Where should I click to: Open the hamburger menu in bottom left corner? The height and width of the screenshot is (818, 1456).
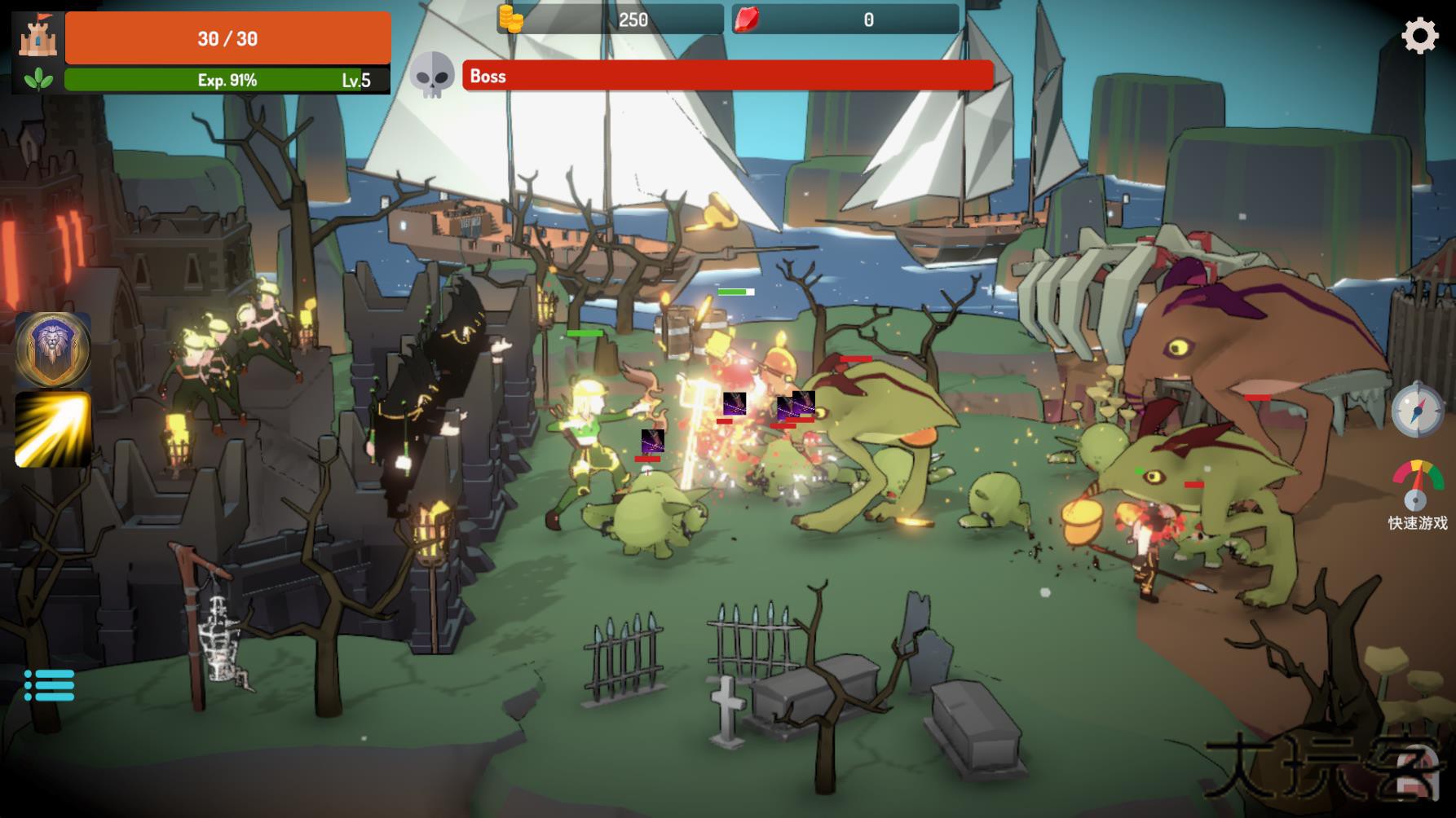click(x=51, y=684)
